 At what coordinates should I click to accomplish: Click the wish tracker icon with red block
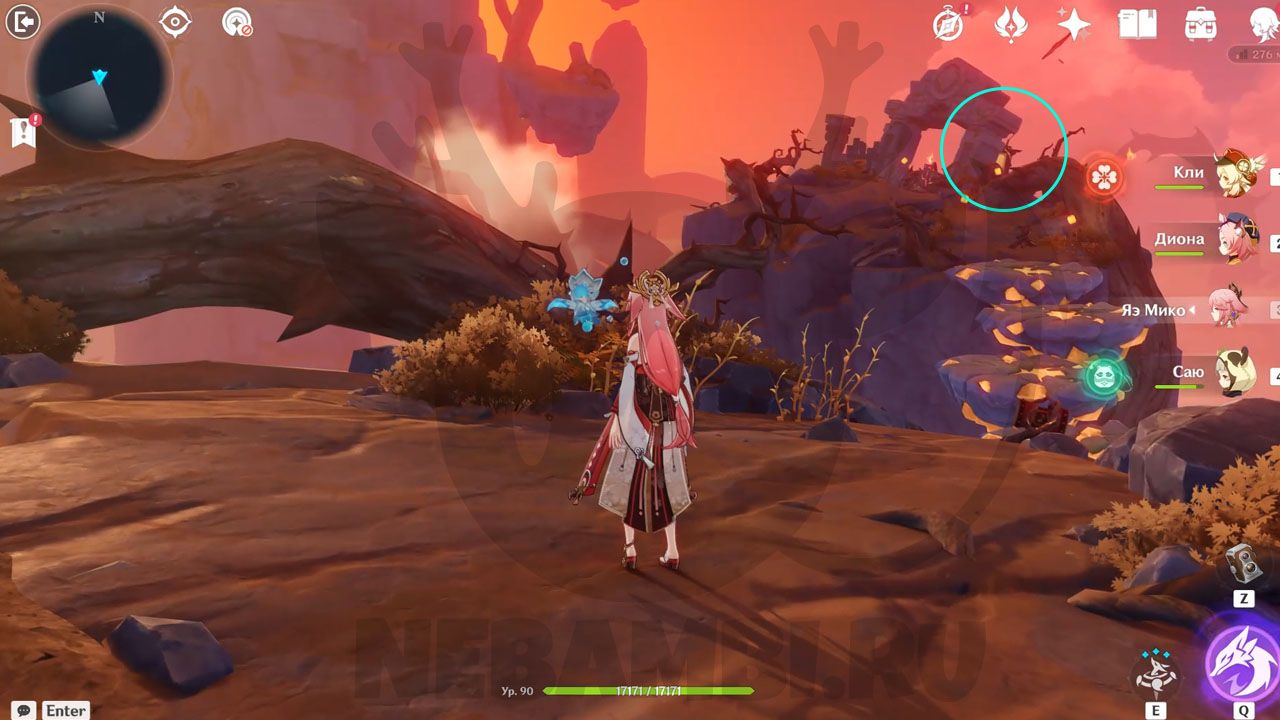[x=237, y=21]
